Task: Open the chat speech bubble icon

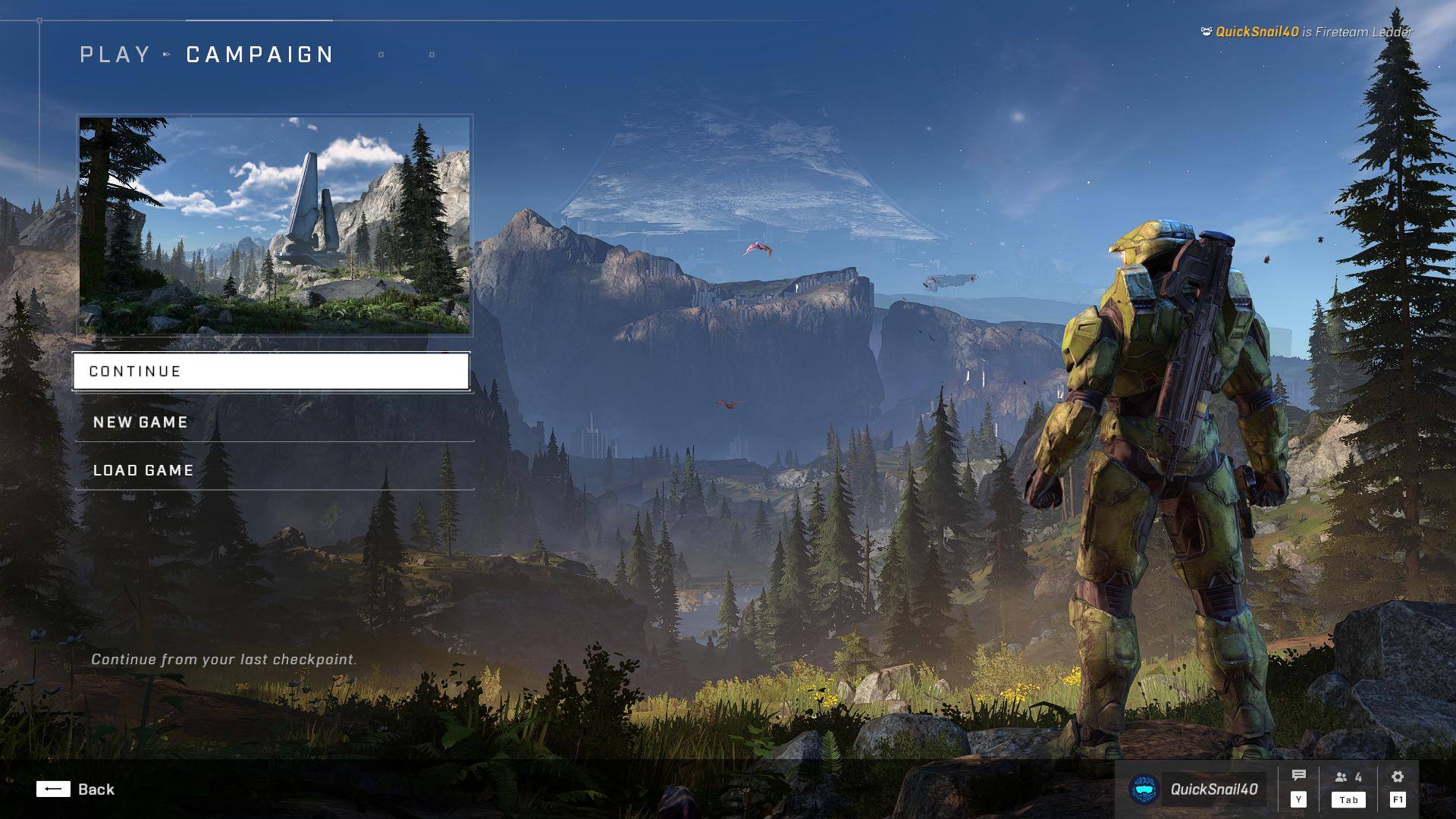Action: [1298, 777]
